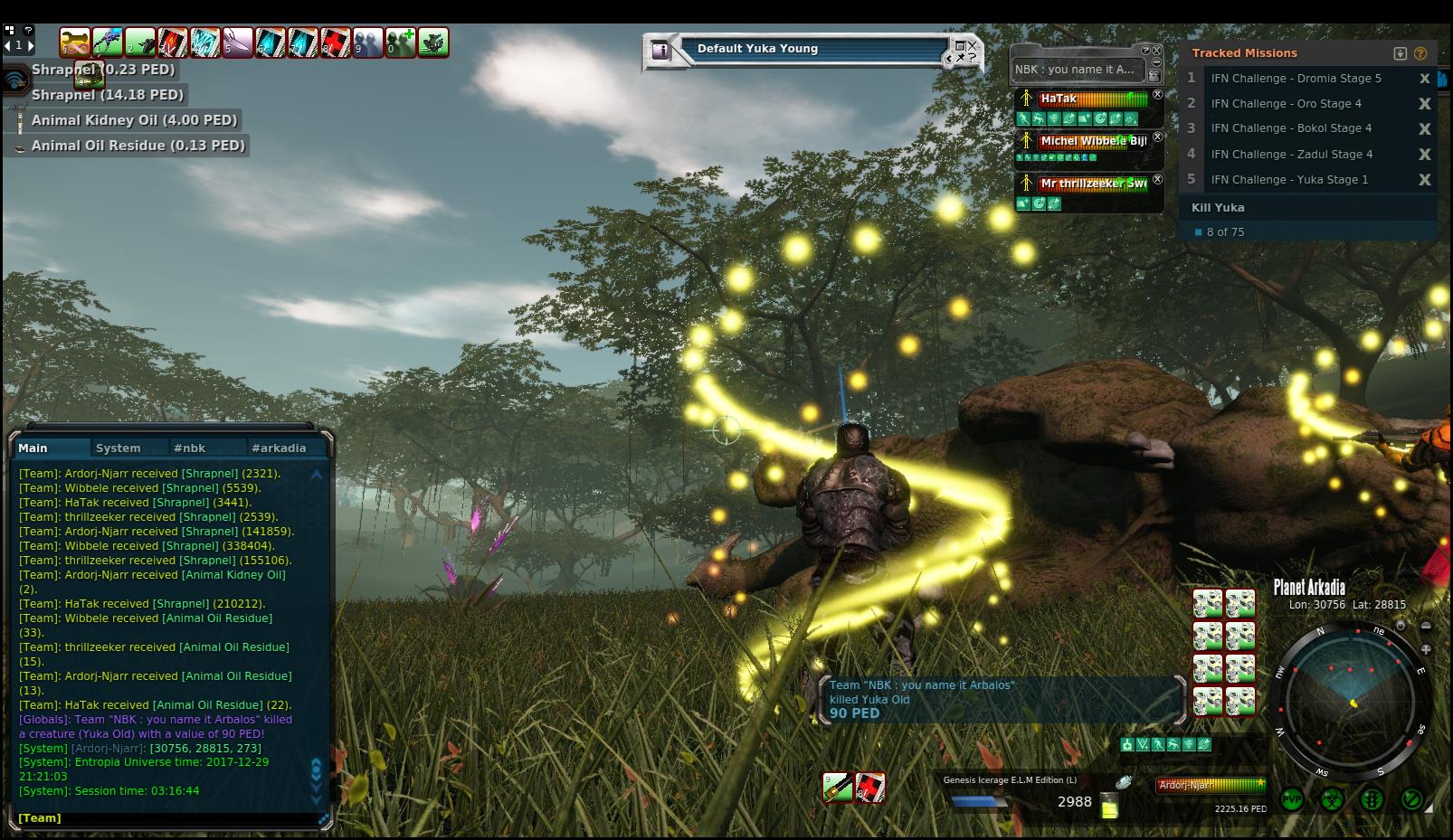Select the #arkadia chat tab
Viewport: 1453px width, 840px height.
(x=279, y=448)
